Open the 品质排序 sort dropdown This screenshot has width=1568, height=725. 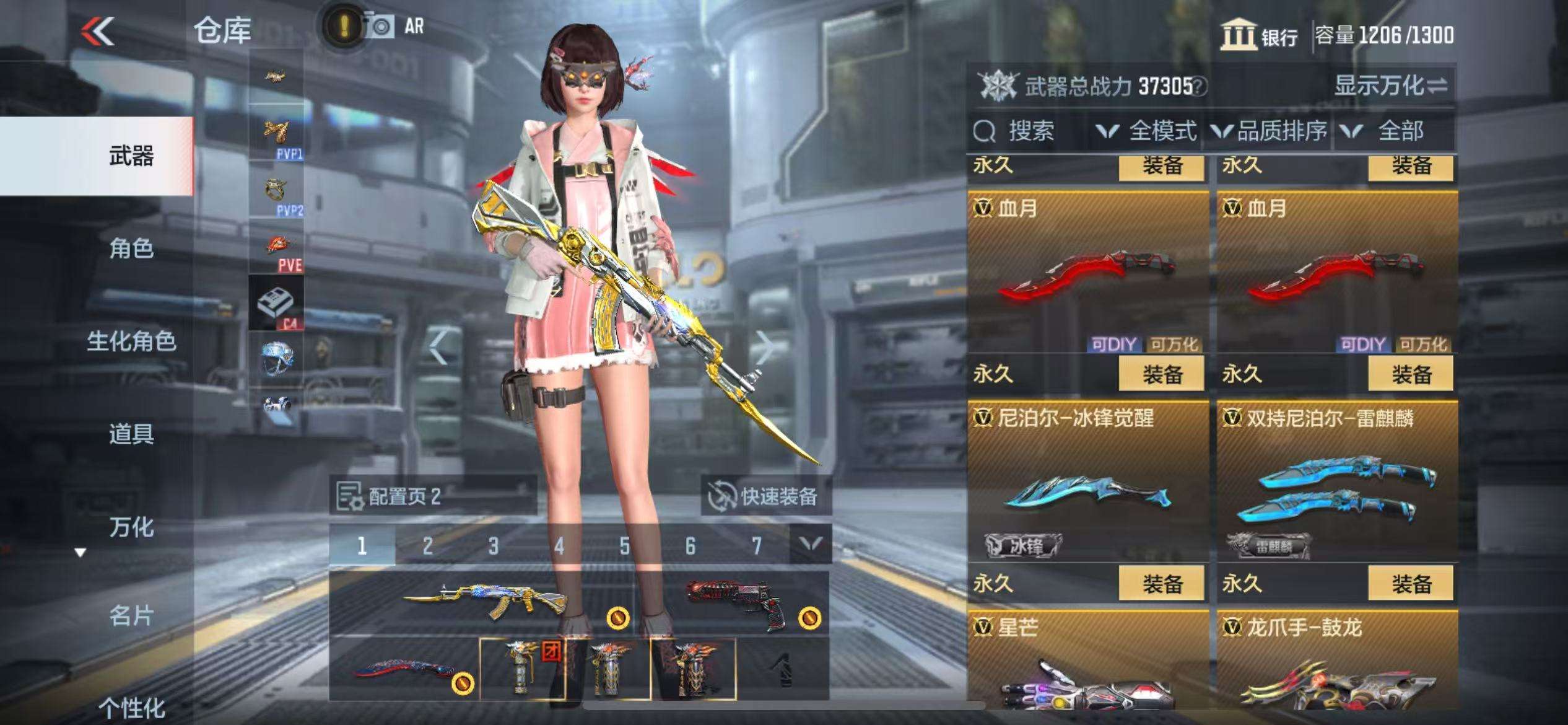1270,131
